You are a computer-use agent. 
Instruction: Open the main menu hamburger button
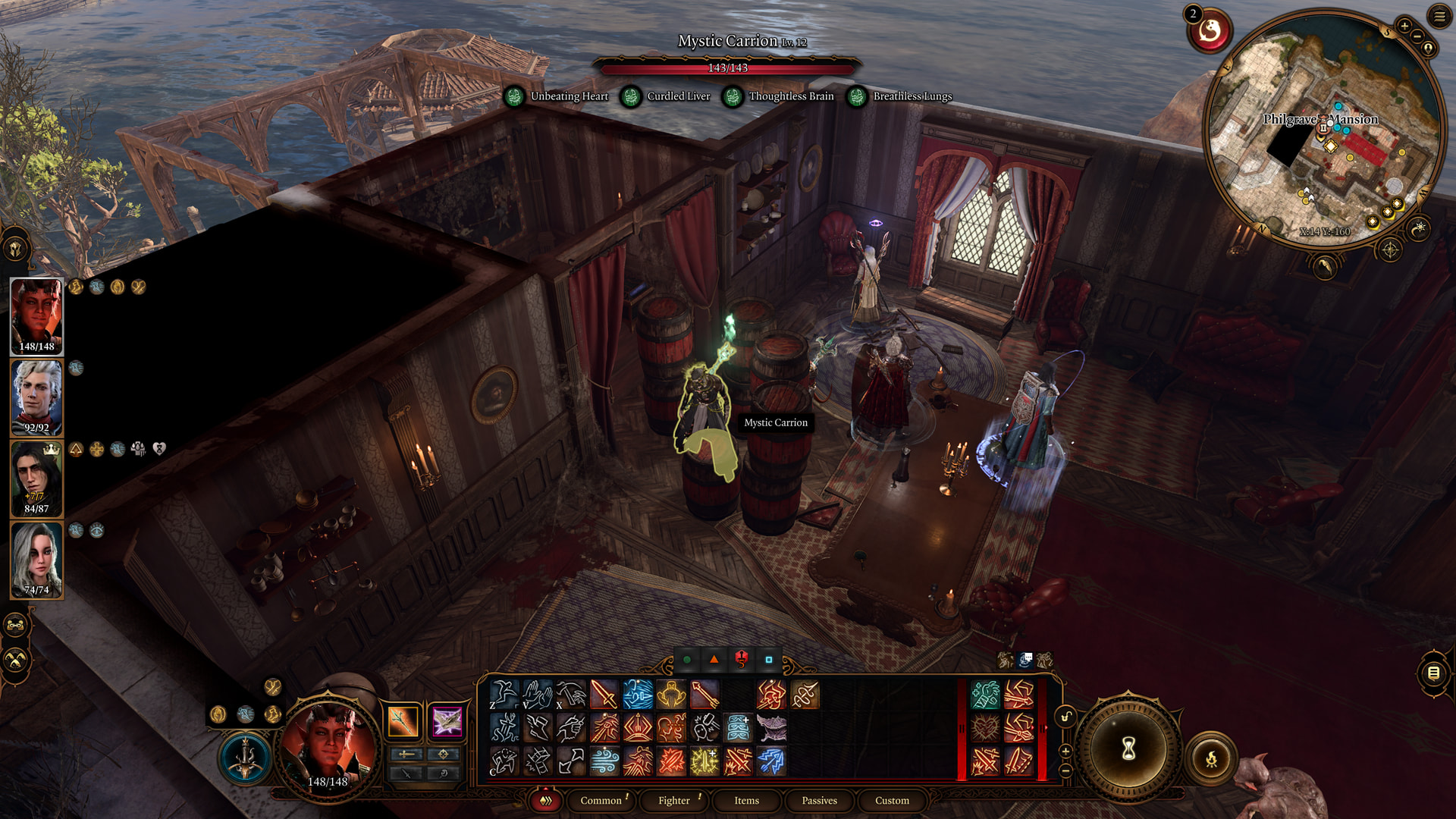tap(1439, 16)
